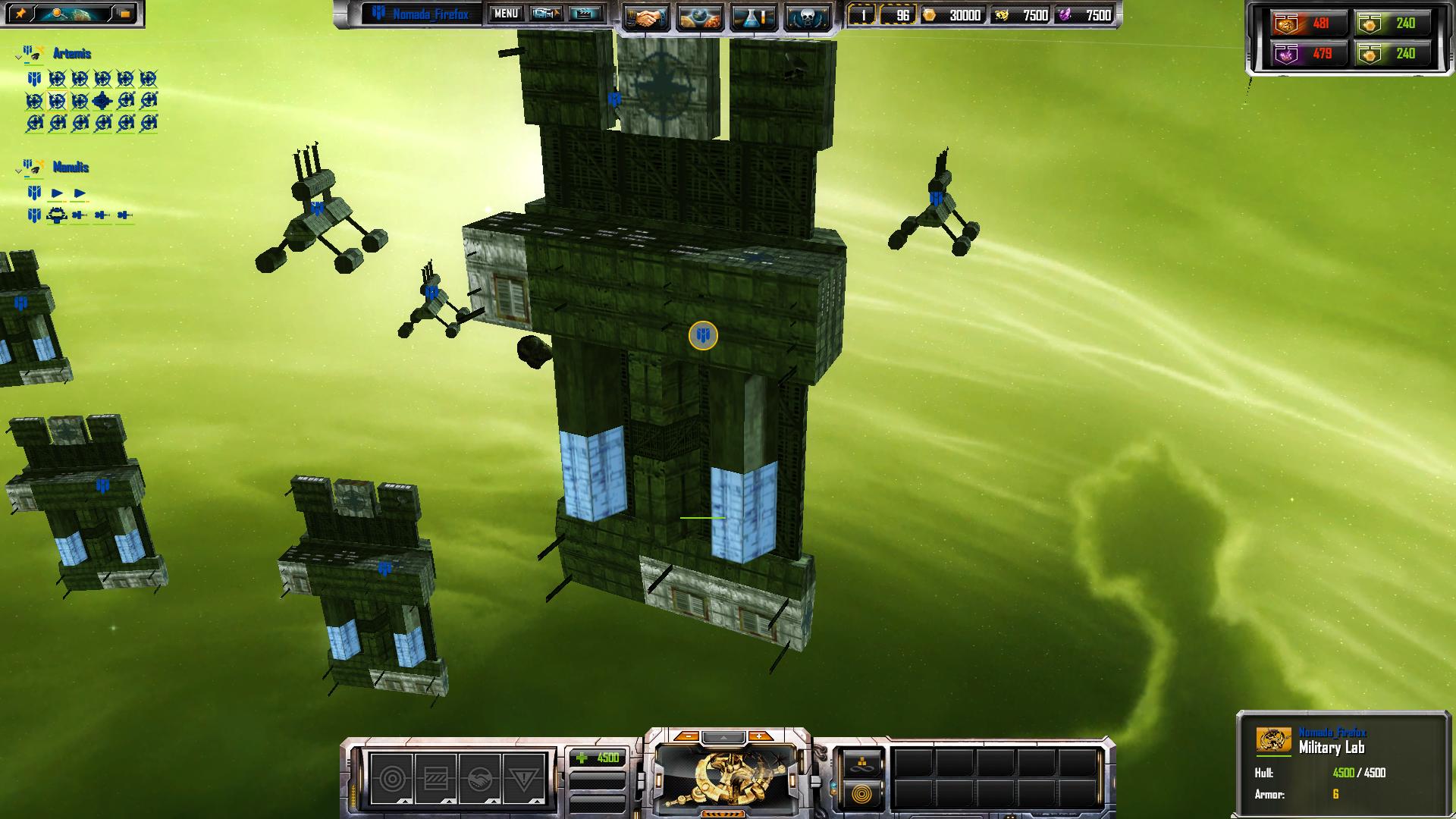
Task: Click the orange minus button above portrait
Action: 687,736
